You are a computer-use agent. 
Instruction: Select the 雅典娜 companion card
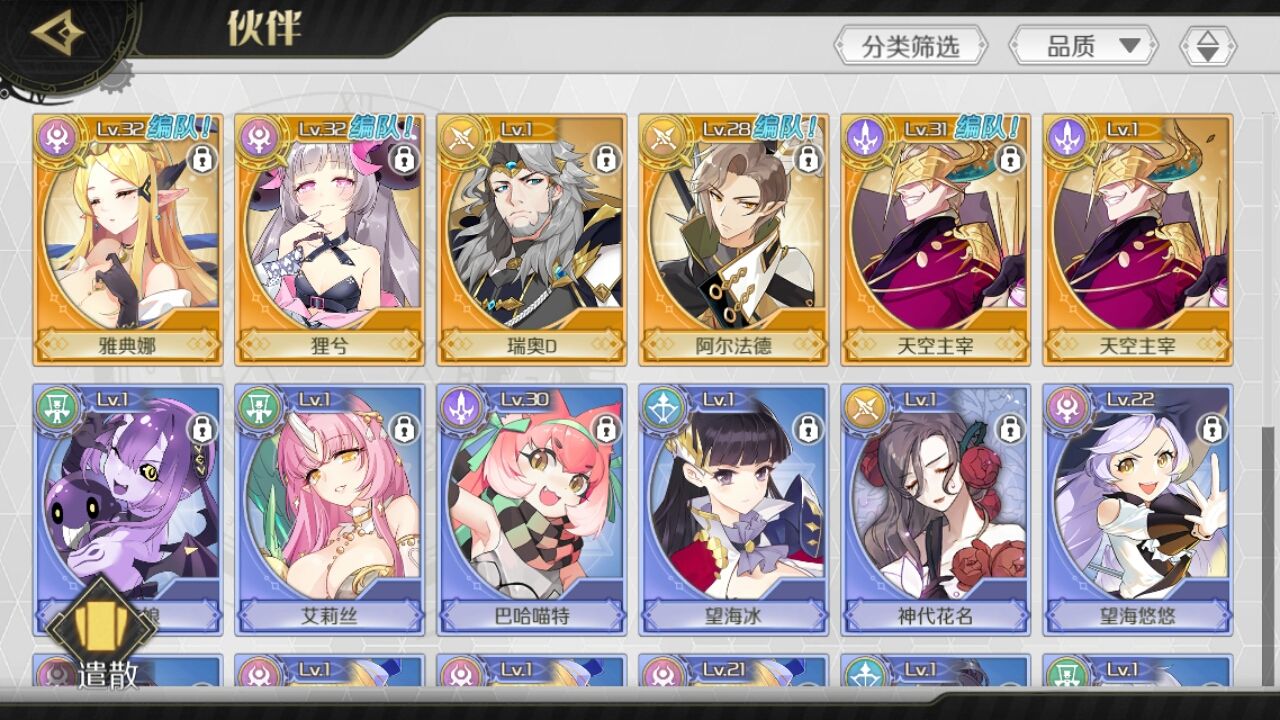pos(128,240)
